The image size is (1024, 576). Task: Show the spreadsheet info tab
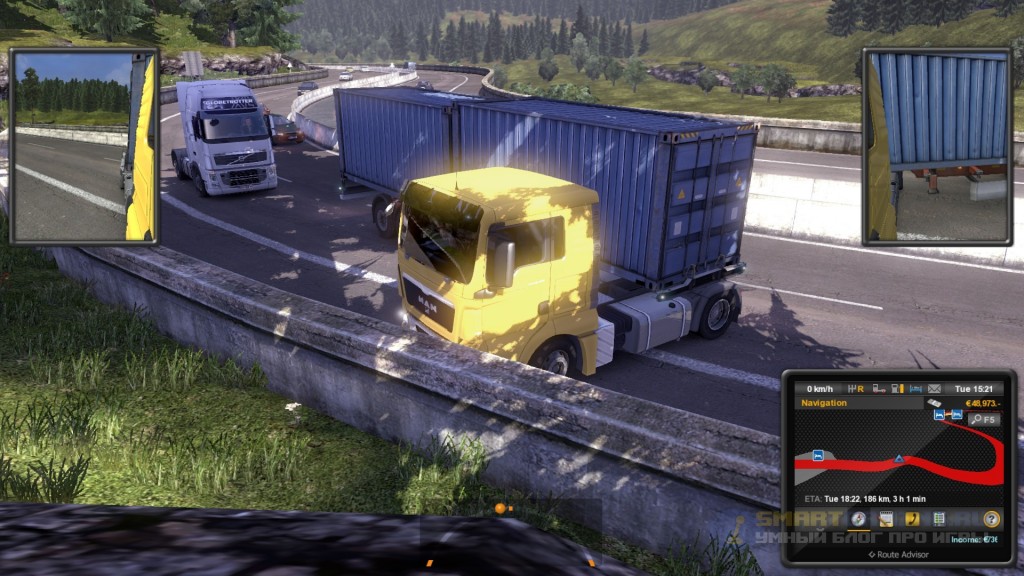pos(938,519)
